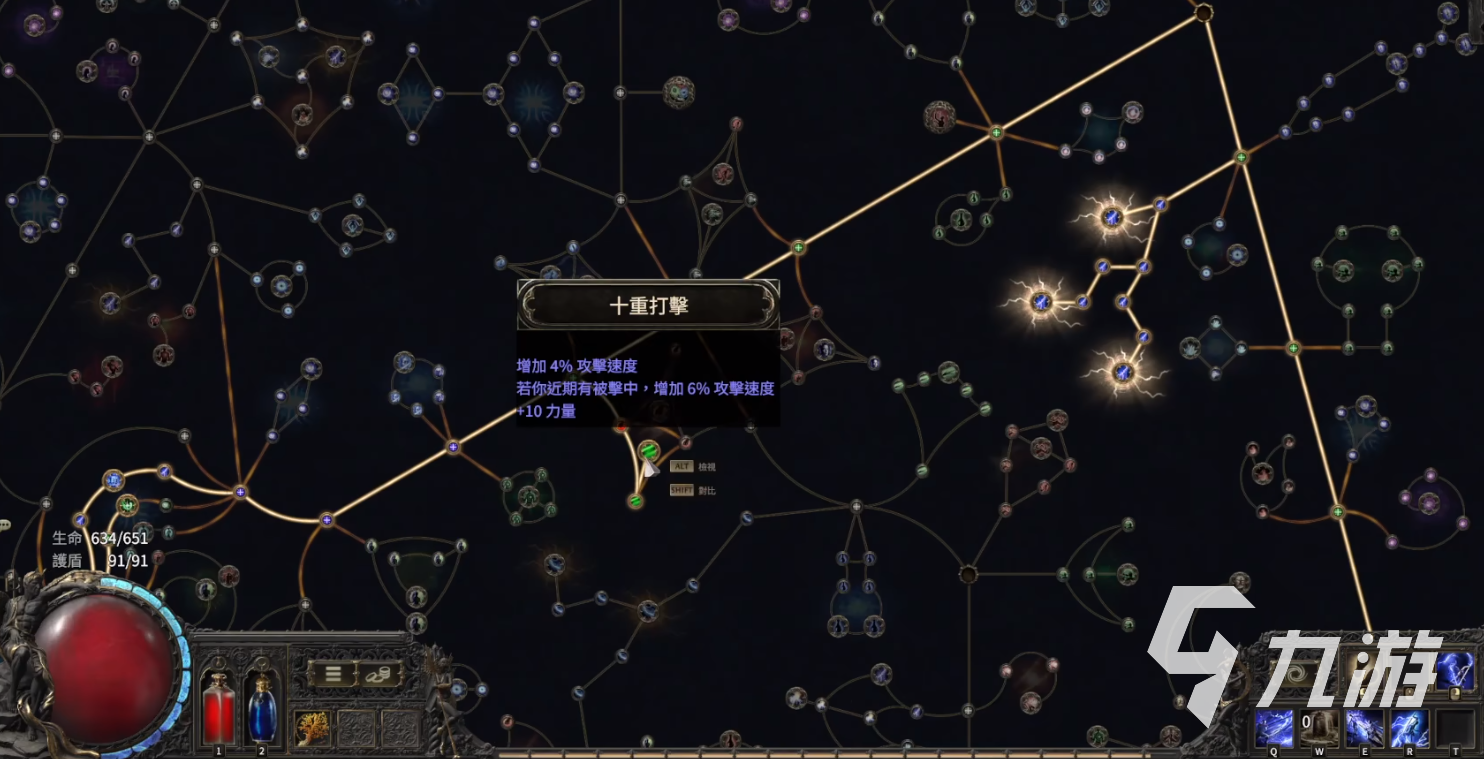
Task: Use the red life flask
Action: (x=219, y=708)
